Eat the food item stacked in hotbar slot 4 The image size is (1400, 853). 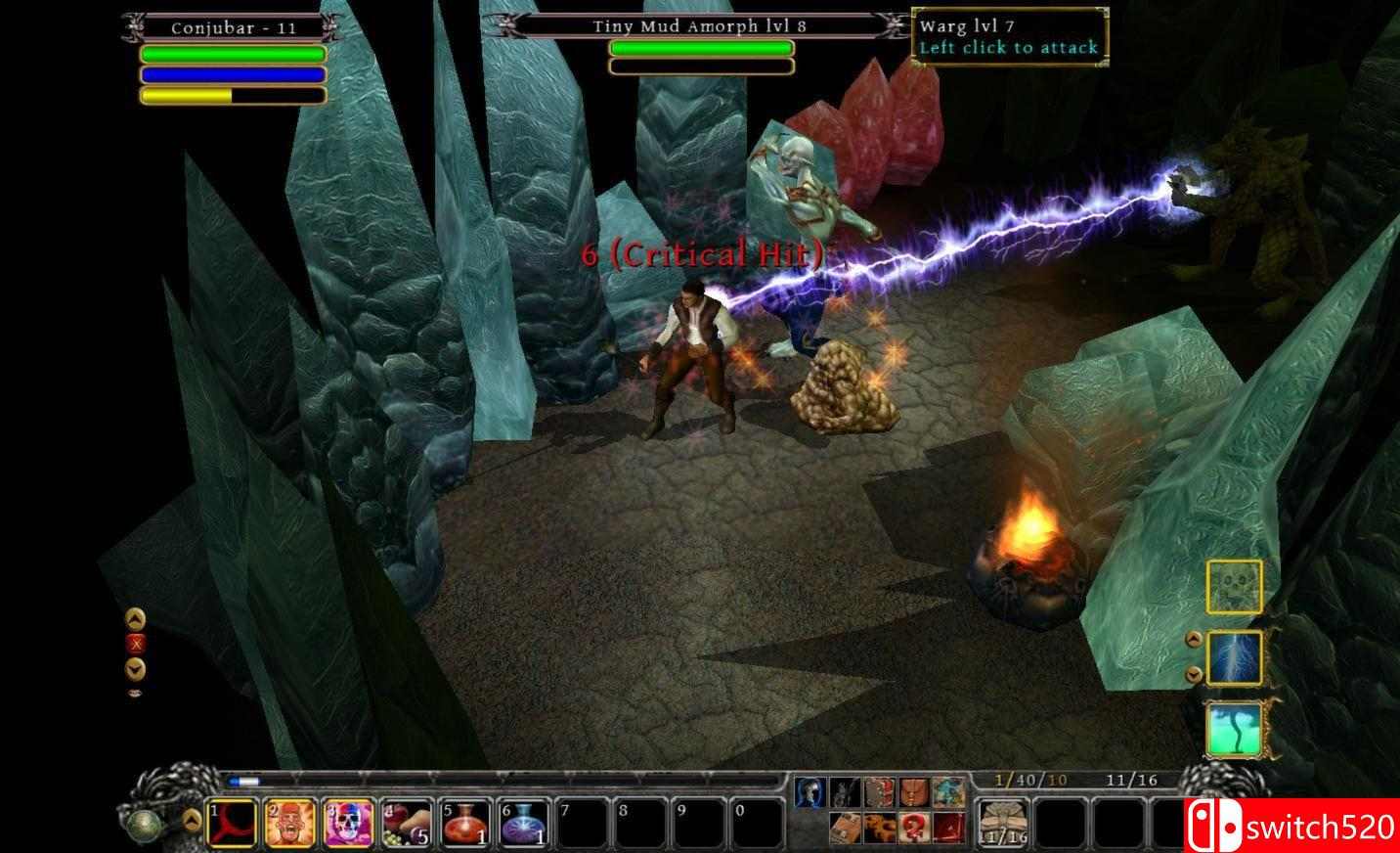click(x=404, y=822)
